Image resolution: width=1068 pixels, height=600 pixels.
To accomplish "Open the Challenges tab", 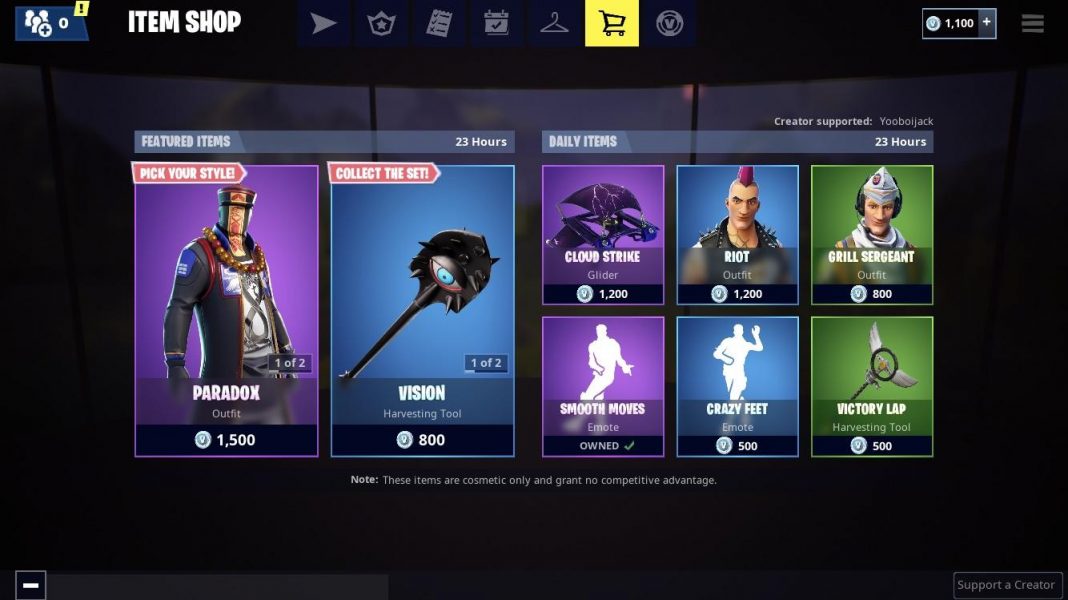I will (439, 23).
